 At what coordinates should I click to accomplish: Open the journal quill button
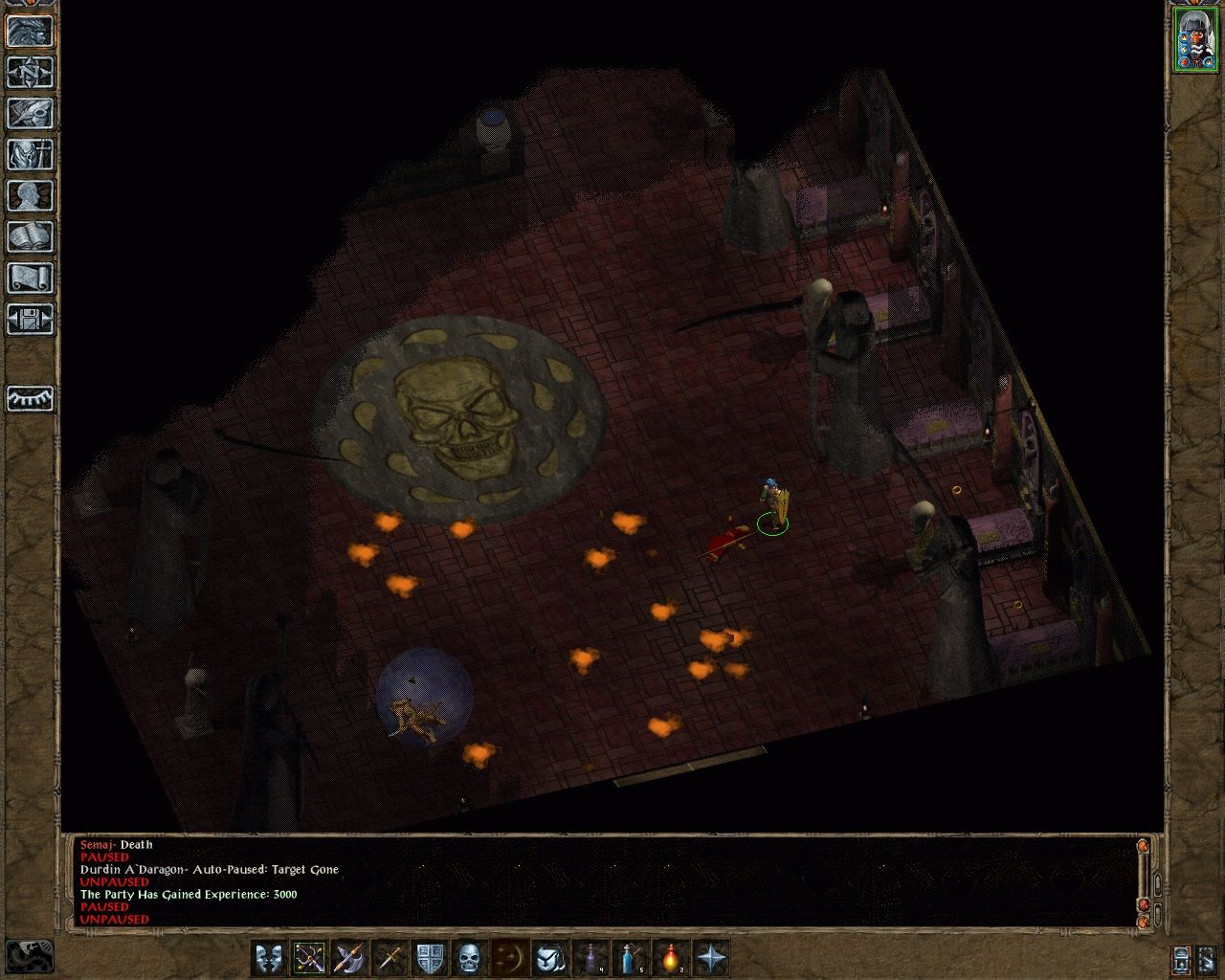coord(30,114)
